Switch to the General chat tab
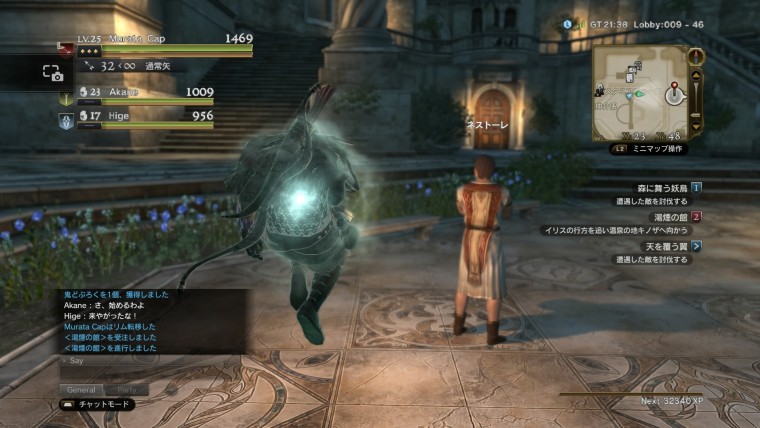Viewport: 760px width, 428px height. (x=79, y=389)
